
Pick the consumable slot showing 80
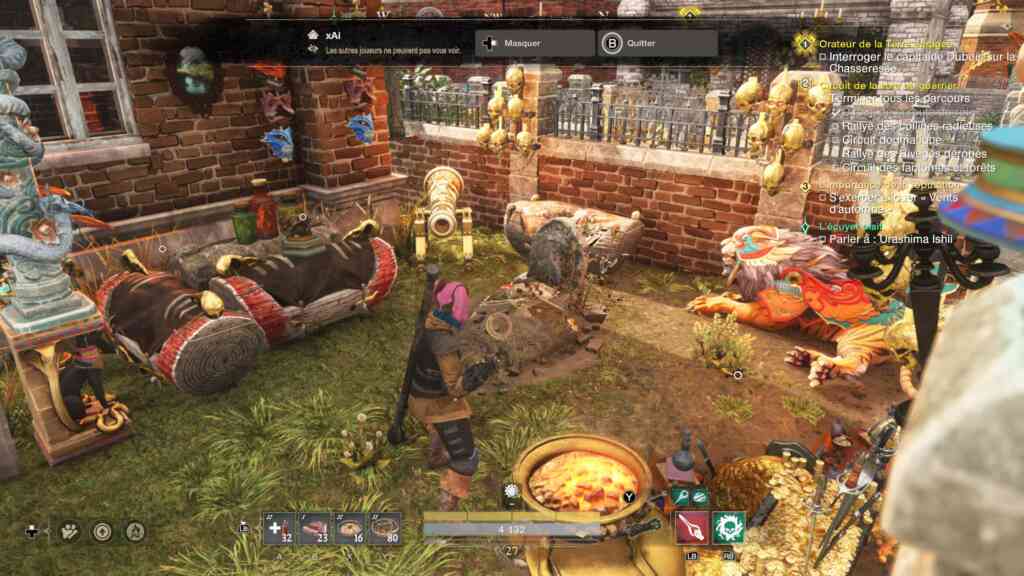(385, 528)
